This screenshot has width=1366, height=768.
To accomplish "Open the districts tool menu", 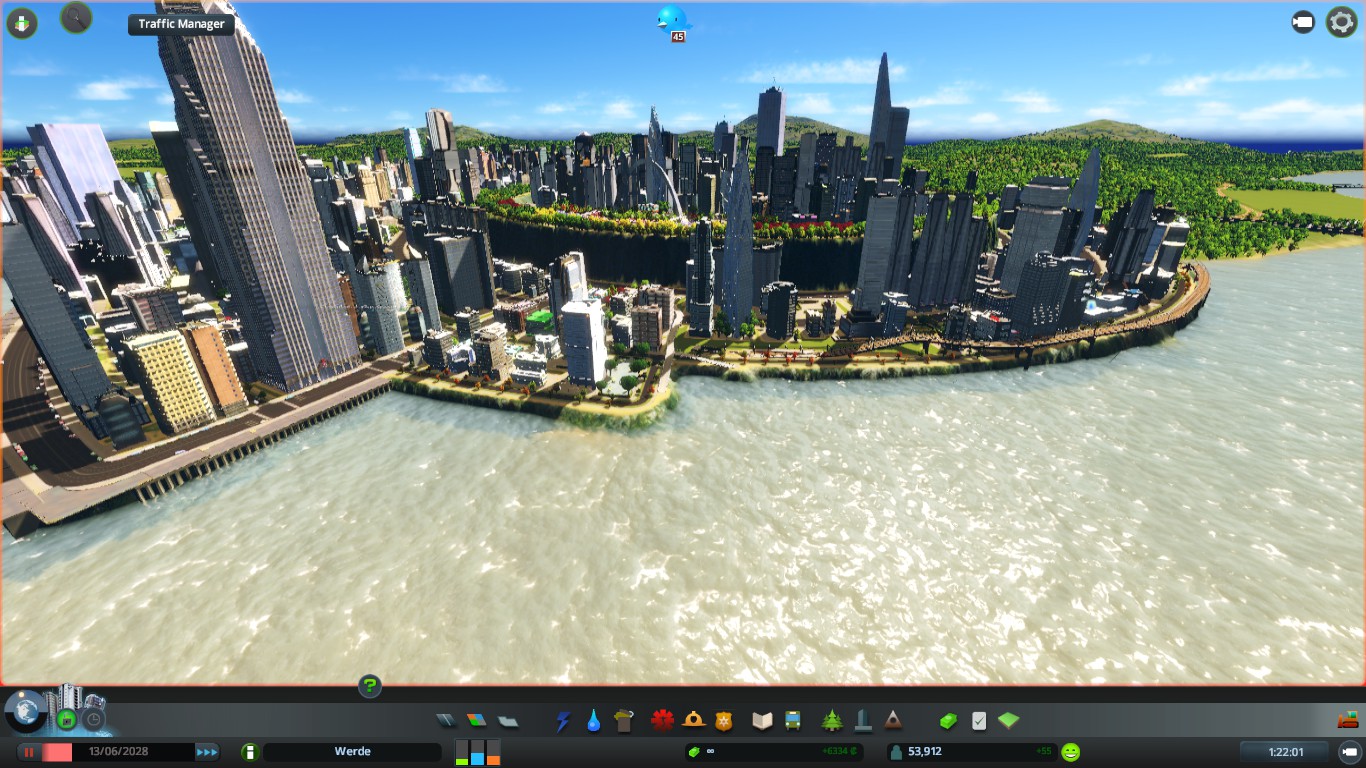I will (x=508, y=720).
